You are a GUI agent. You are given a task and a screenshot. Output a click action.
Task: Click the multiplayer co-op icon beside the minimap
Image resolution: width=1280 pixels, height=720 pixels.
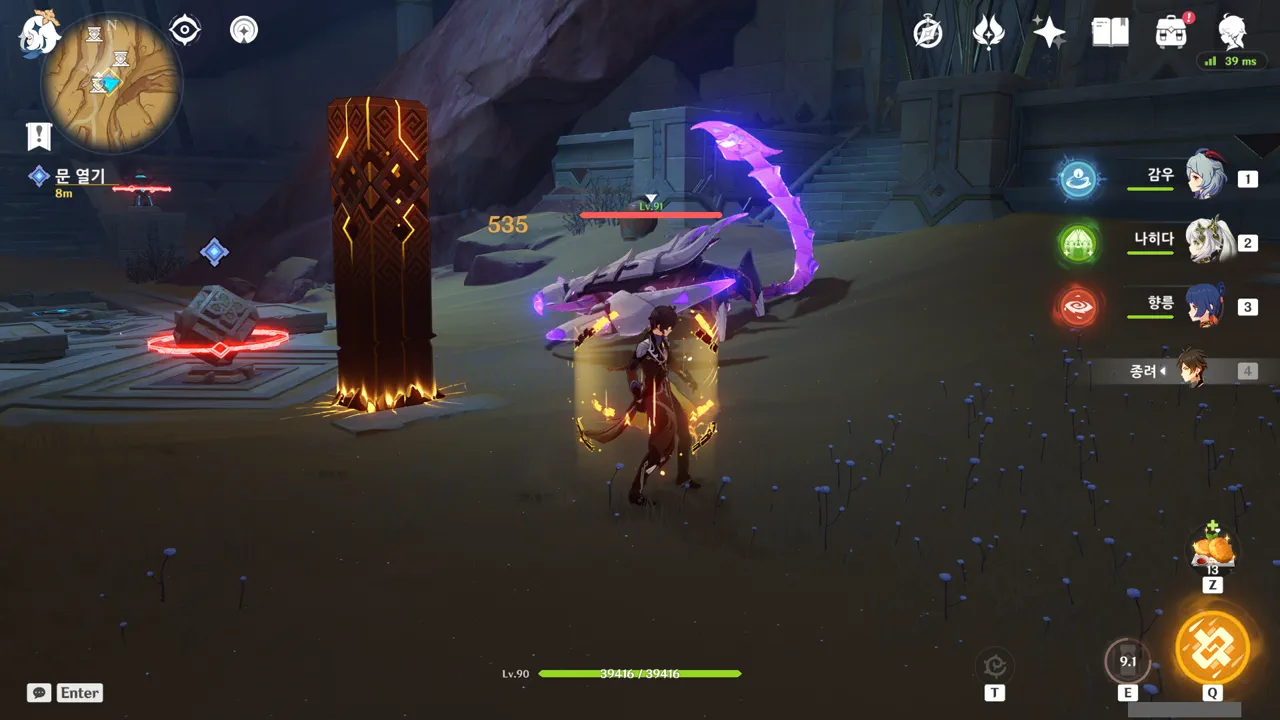[244, 30]
